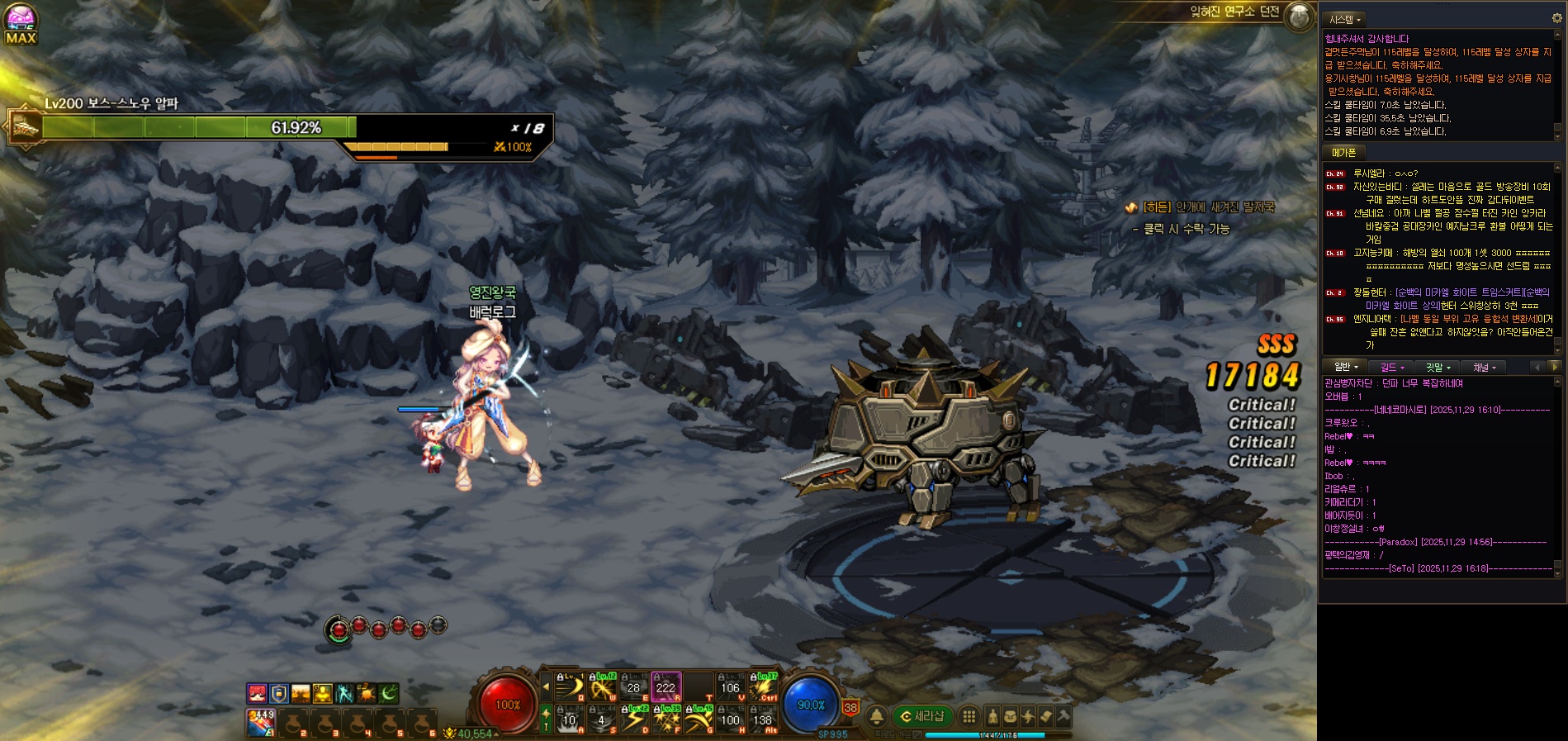Image resolution: width=1568 pixels, height=741 pixels.
Task: Switch to the 귓말 whisper tab
Action: 1438,367
